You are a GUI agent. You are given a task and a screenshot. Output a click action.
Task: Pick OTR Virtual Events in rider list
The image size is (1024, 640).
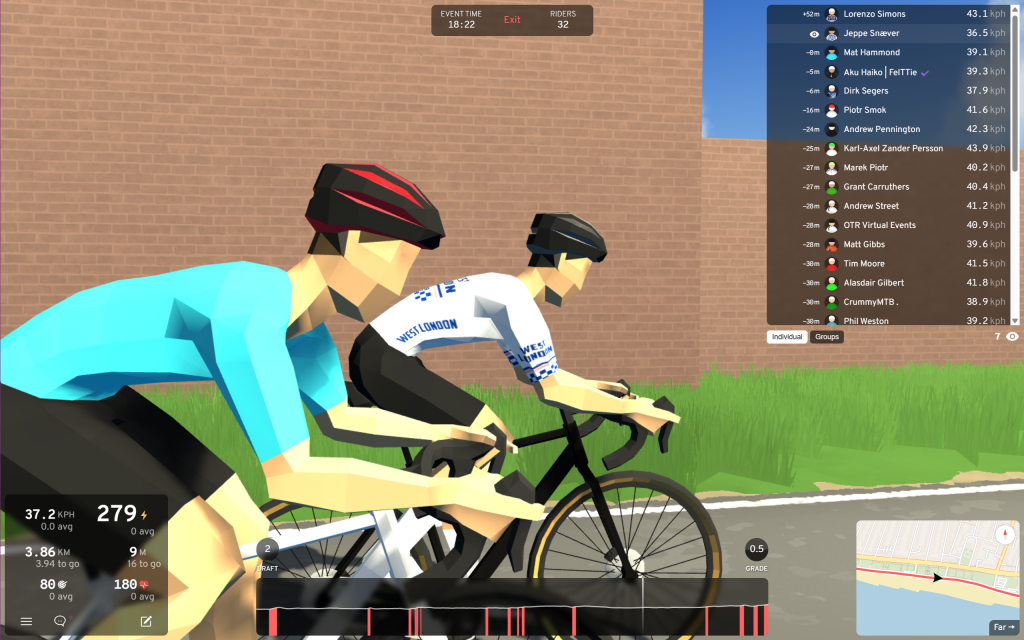click(879, 225)
